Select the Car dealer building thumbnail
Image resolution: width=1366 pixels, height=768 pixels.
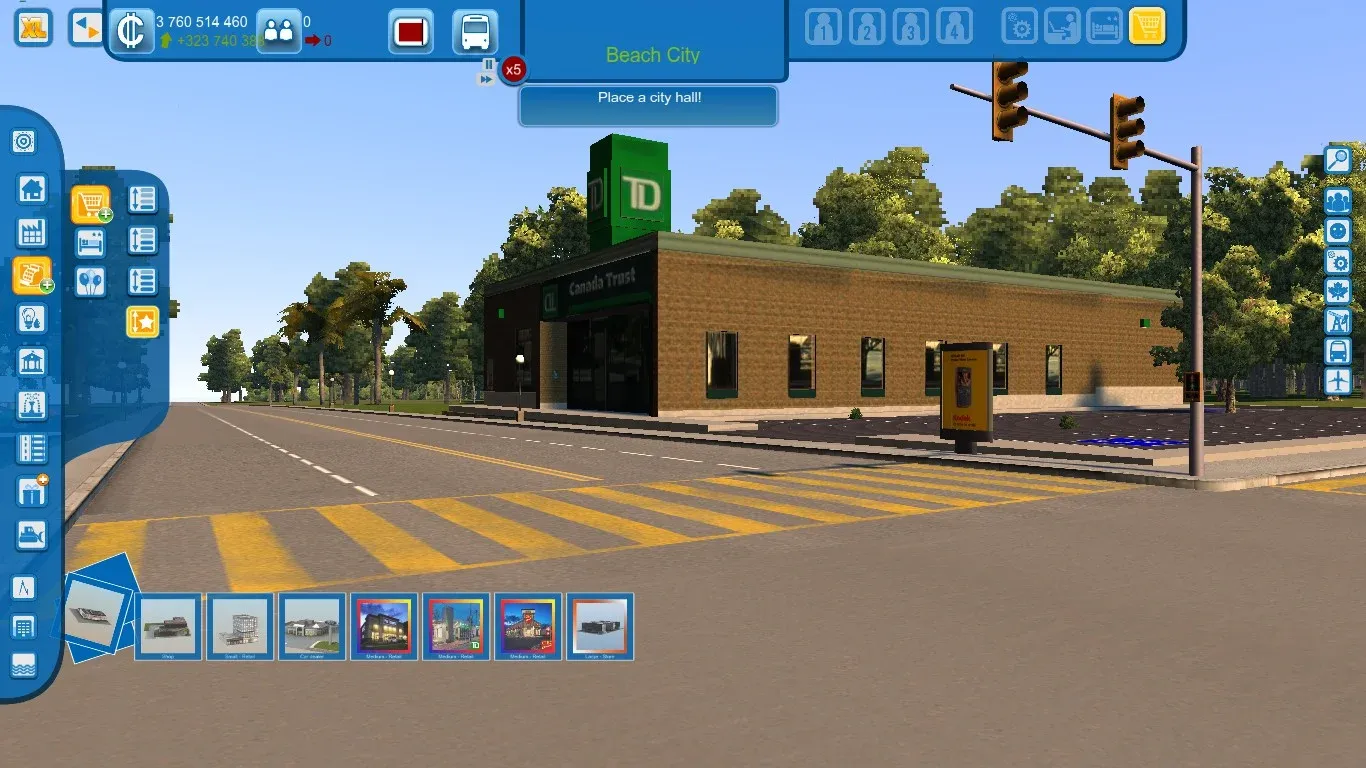click(313, 626)
